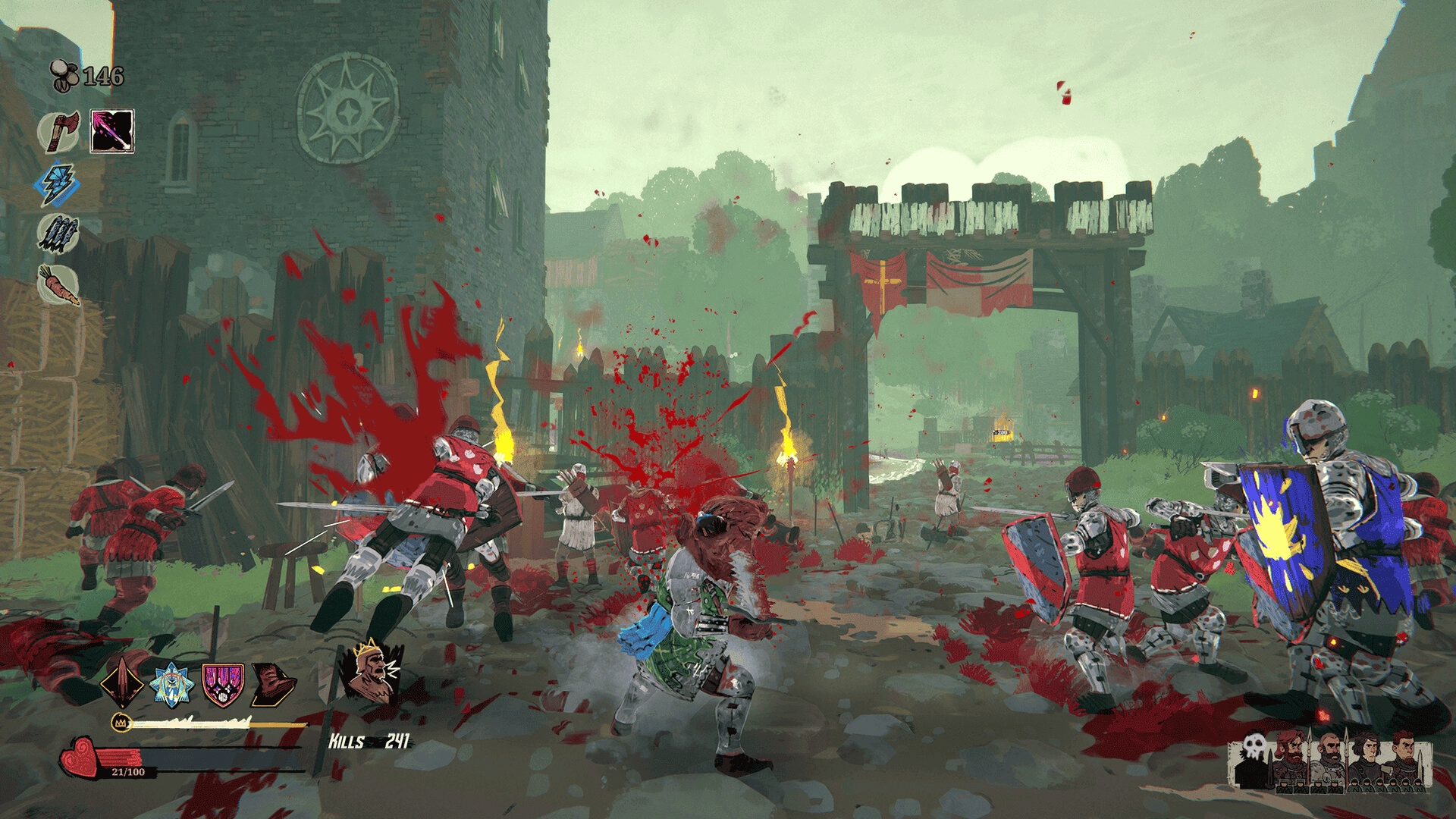Click the pink slash ability square
The image size is (1456, 819).
[x=112, y=131]
